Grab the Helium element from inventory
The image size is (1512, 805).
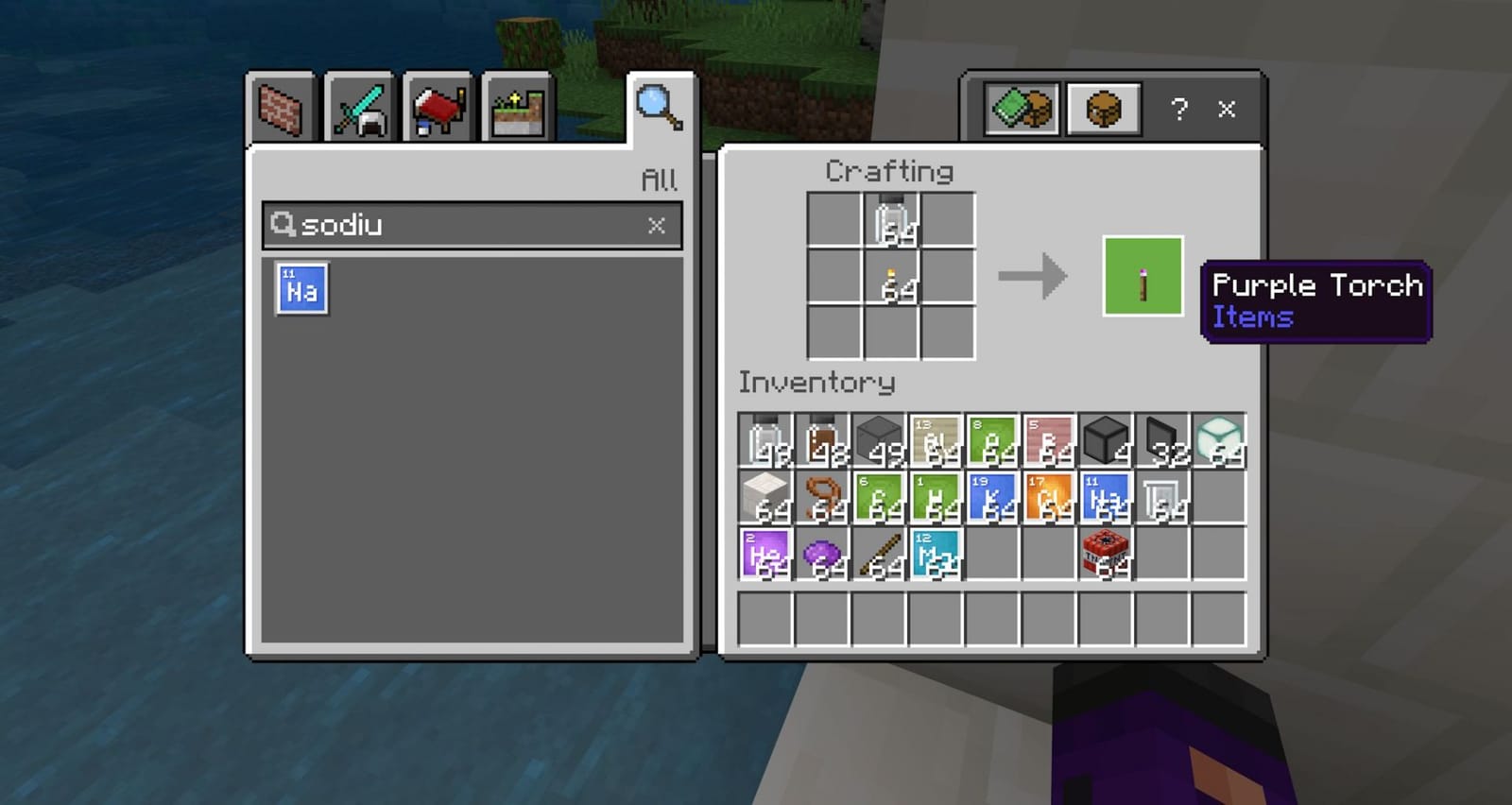(765, 553)
